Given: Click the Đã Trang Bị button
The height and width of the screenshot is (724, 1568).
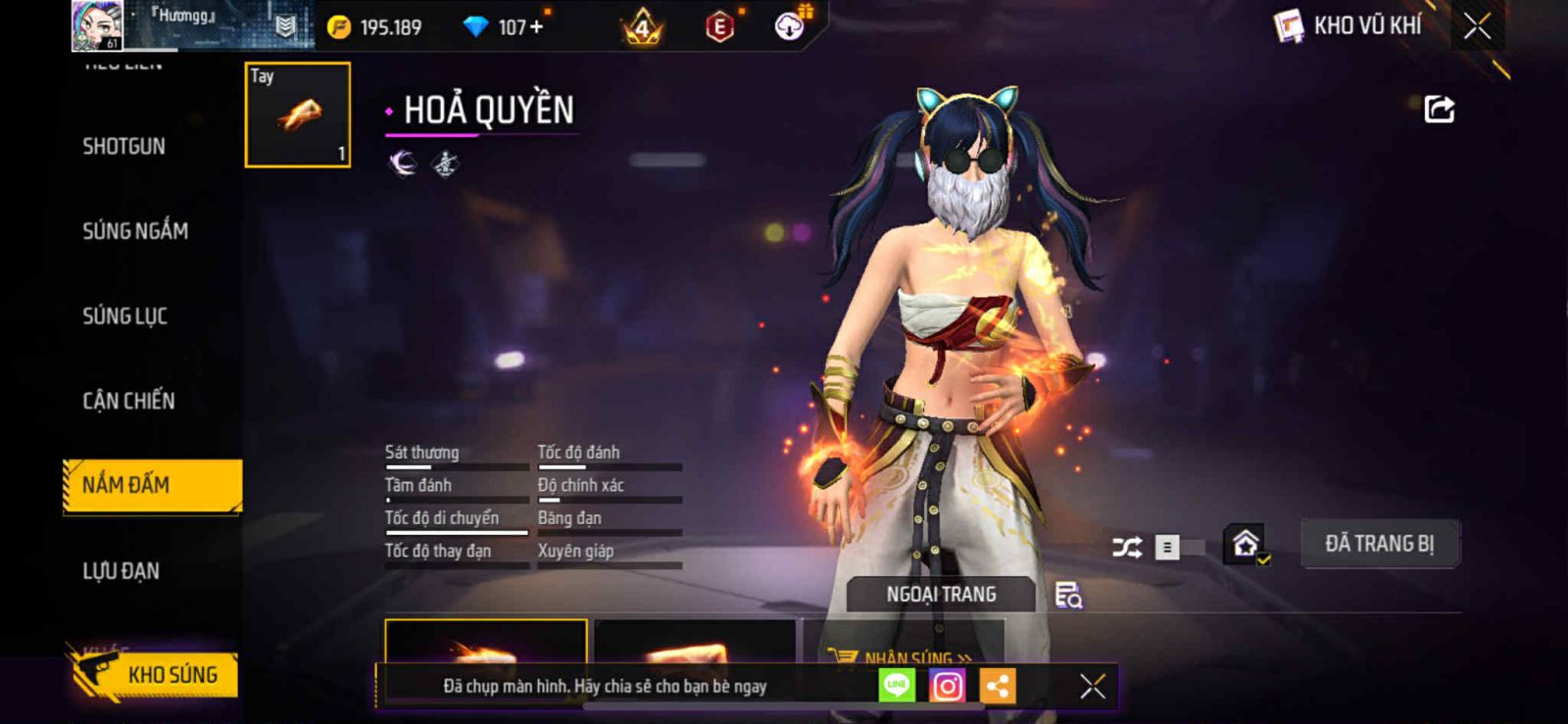Looking at the screenshot, I should pos(1379,544).
